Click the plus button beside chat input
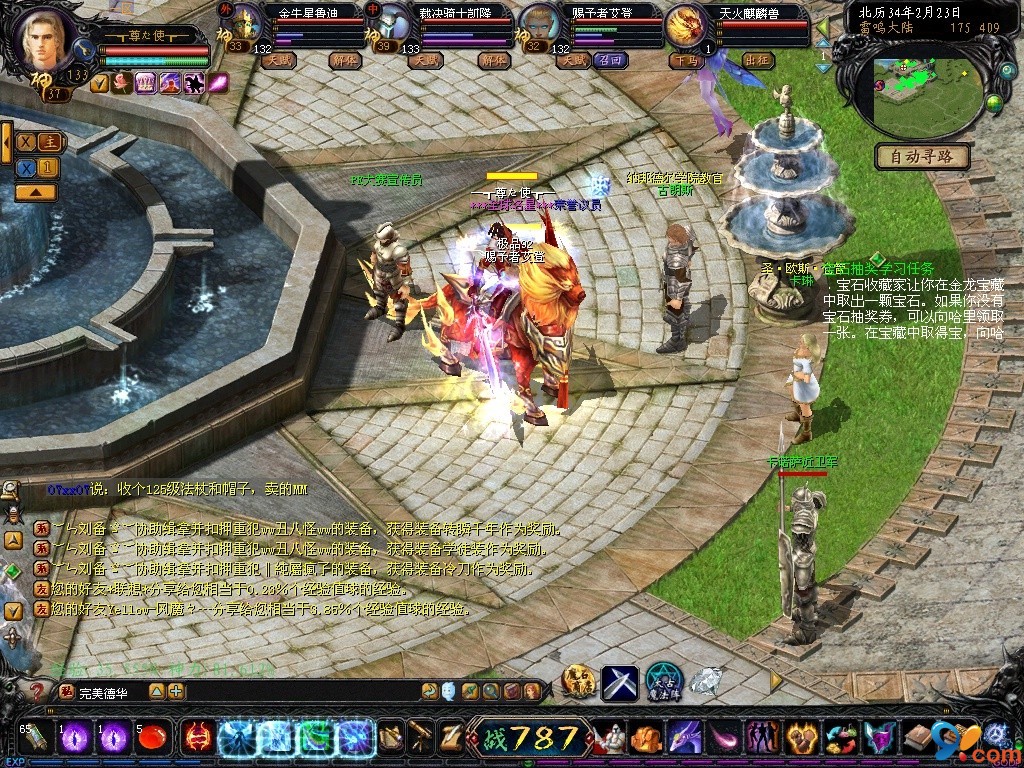1024x768 pixels. click(x=176, y=691)
